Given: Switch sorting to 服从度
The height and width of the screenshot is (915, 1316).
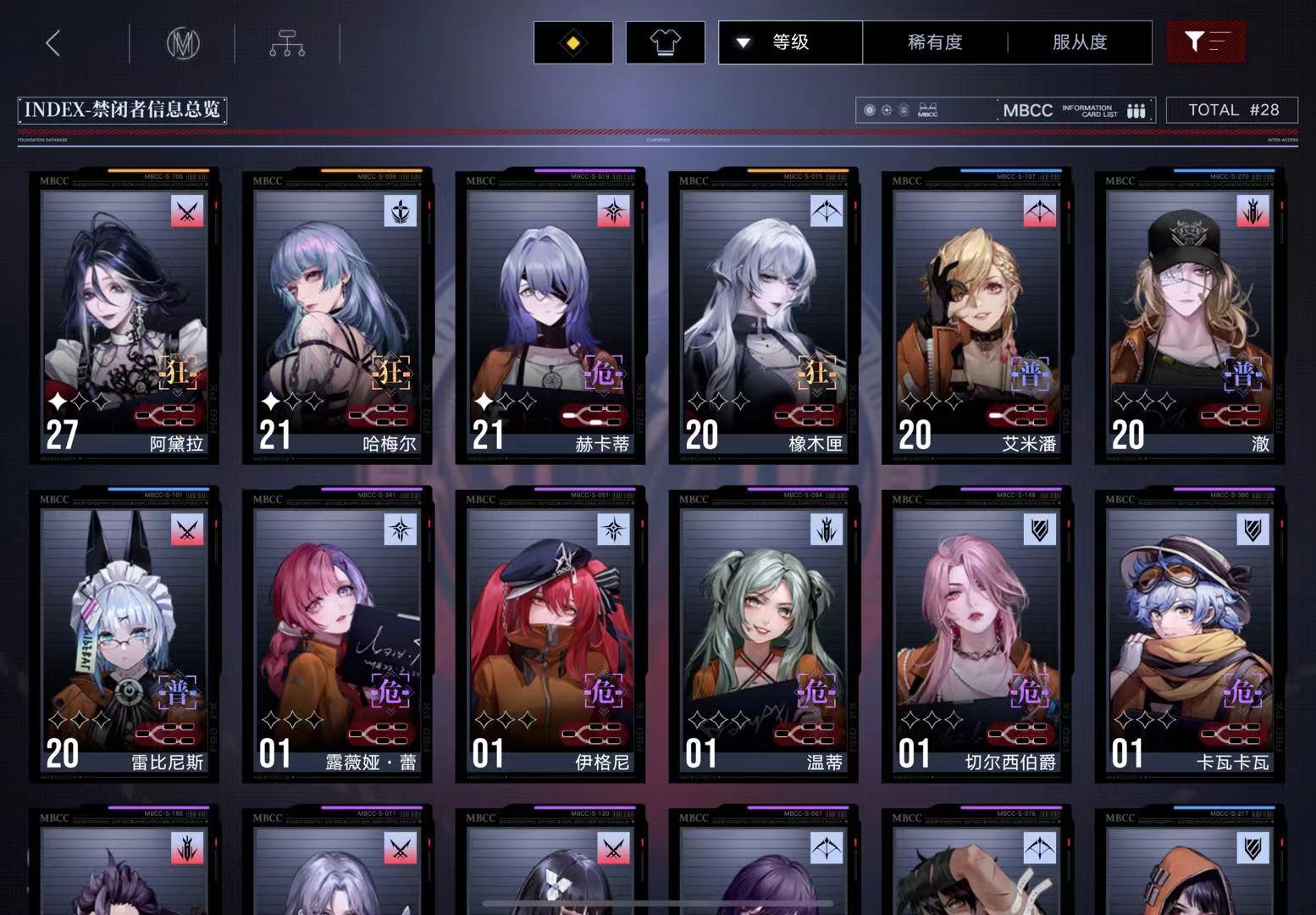Looking at the screenshot, I should (1079, 42).
